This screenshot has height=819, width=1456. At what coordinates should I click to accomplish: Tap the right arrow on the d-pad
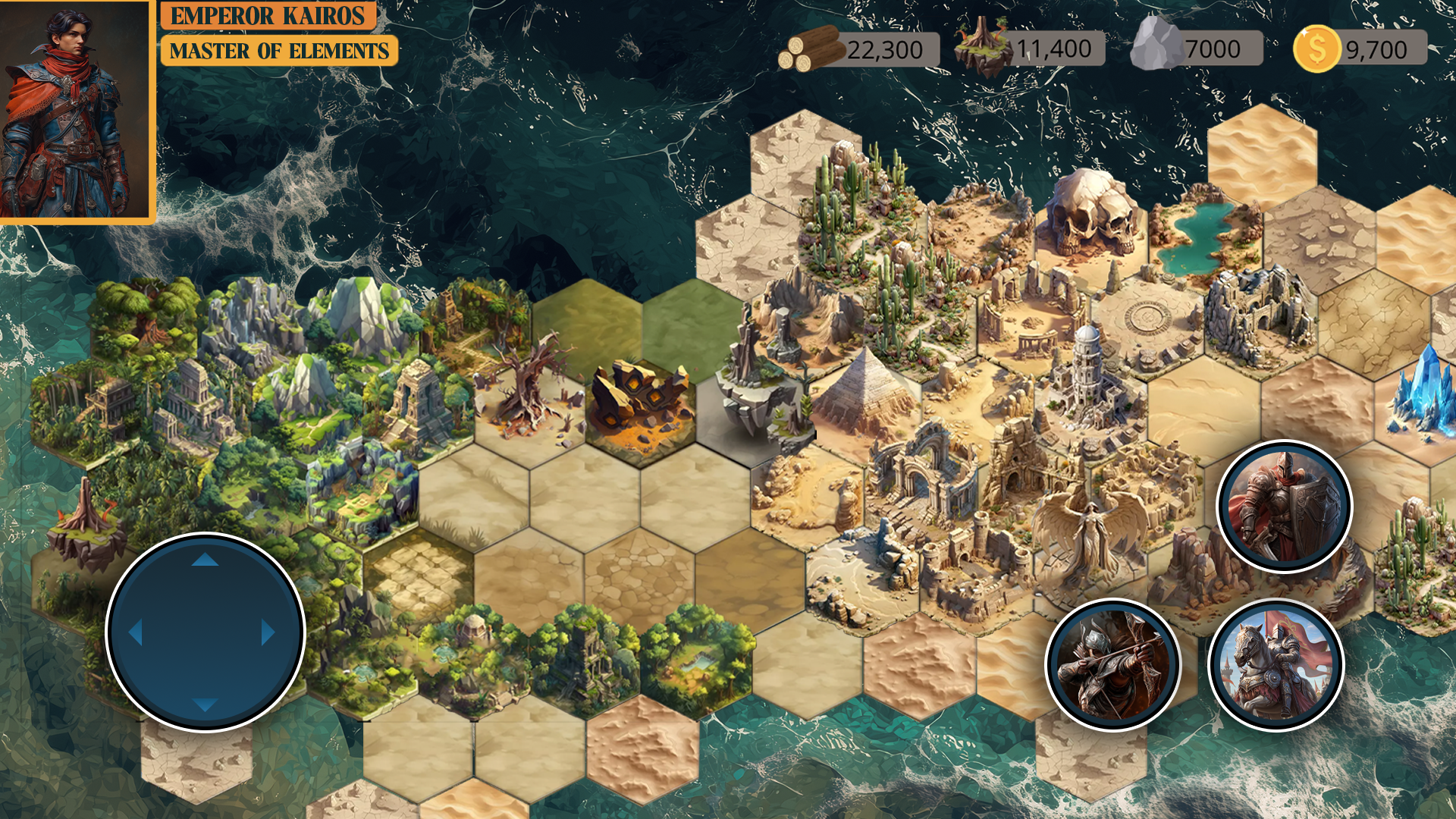pos(268,632)
